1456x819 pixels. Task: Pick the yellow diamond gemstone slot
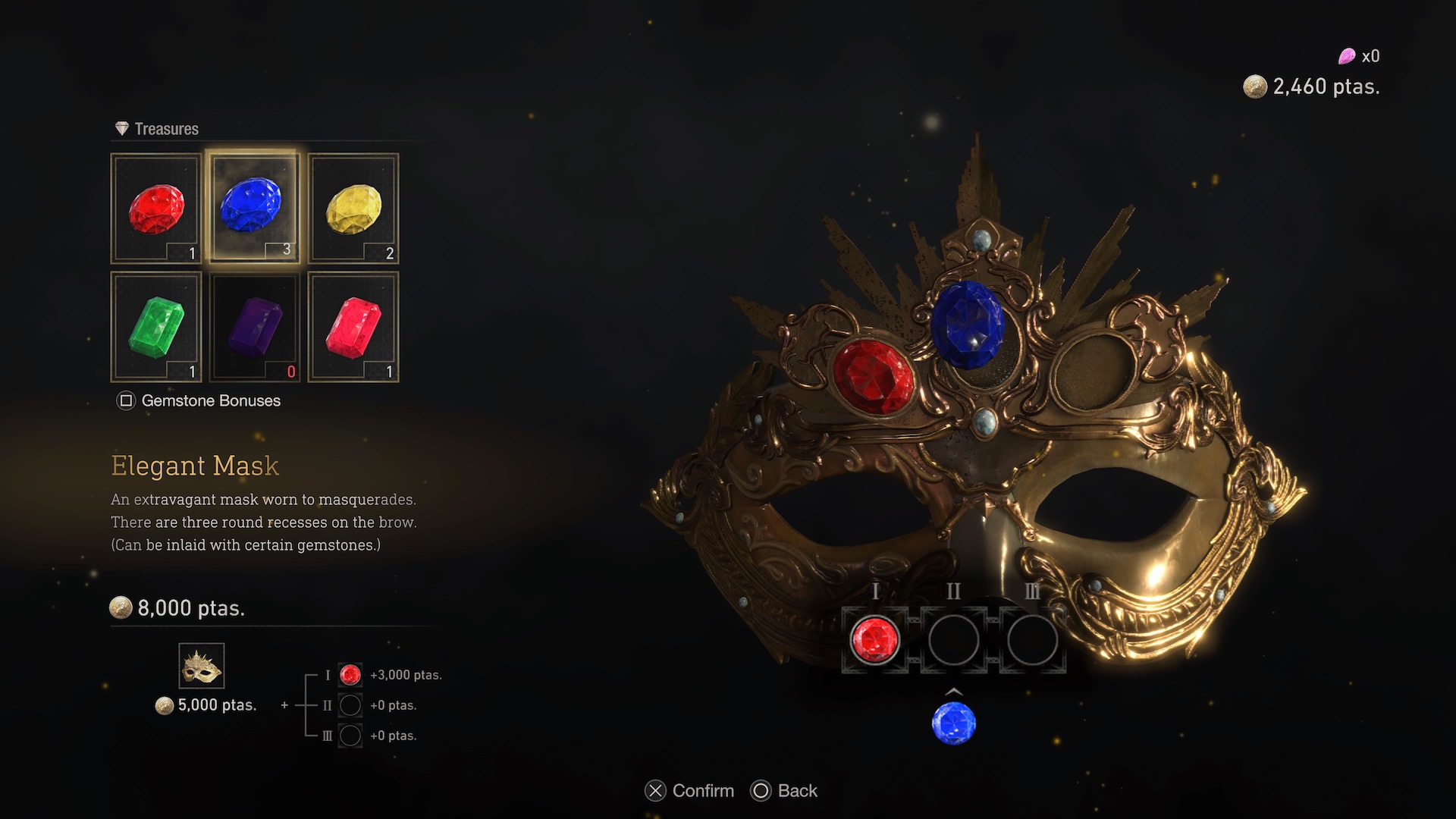tap(353, 209)
